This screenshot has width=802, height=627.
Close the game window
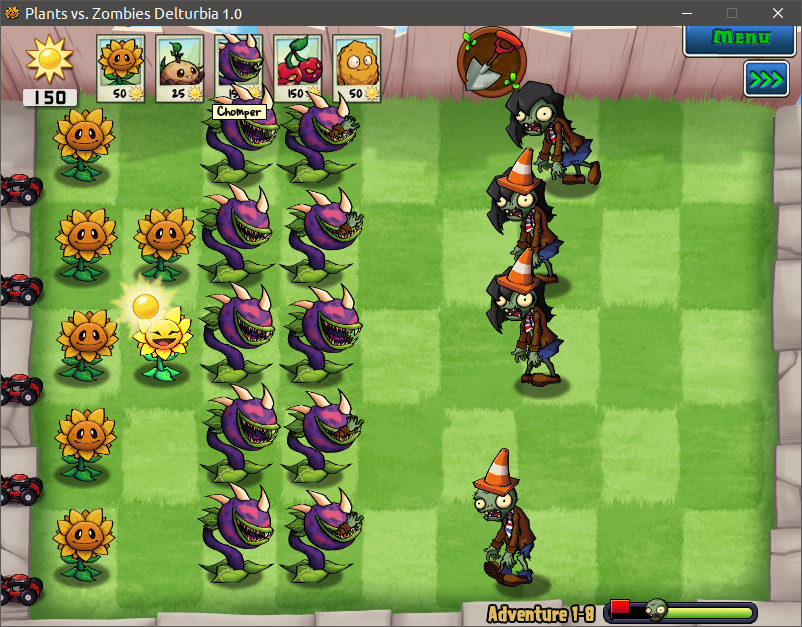tap(776, 13)
